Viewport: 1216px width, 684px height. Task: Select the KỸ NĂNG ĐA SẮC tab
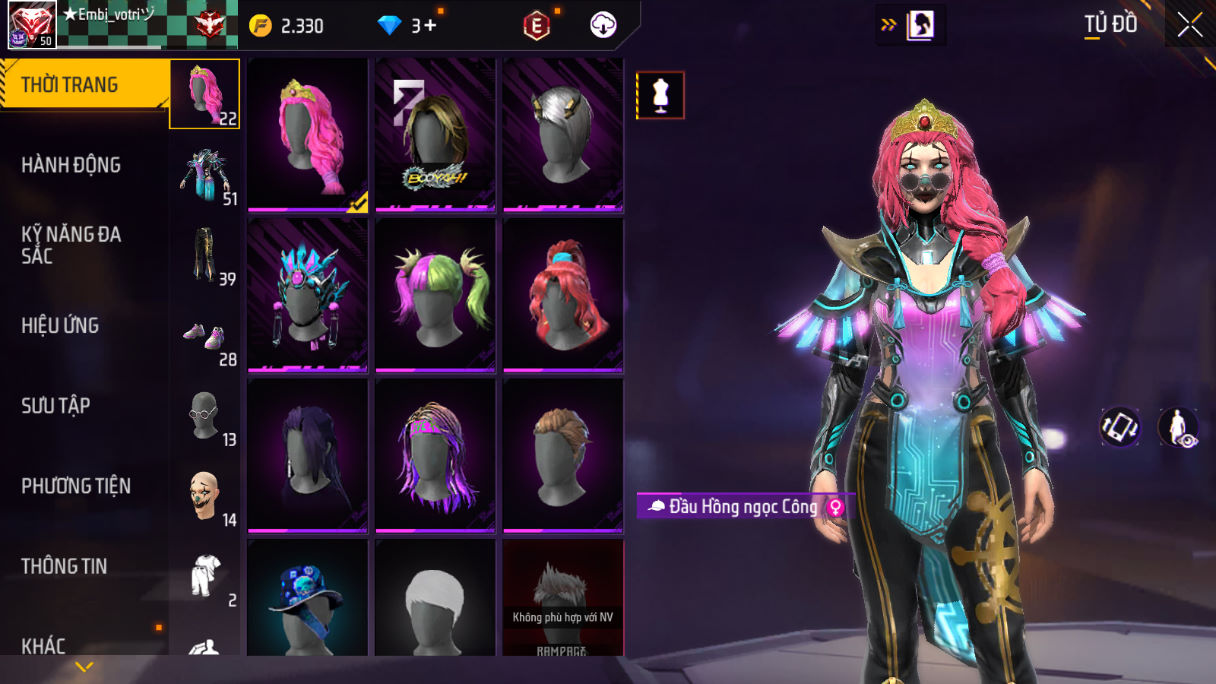pyautogui.click(x=71, y=245)
